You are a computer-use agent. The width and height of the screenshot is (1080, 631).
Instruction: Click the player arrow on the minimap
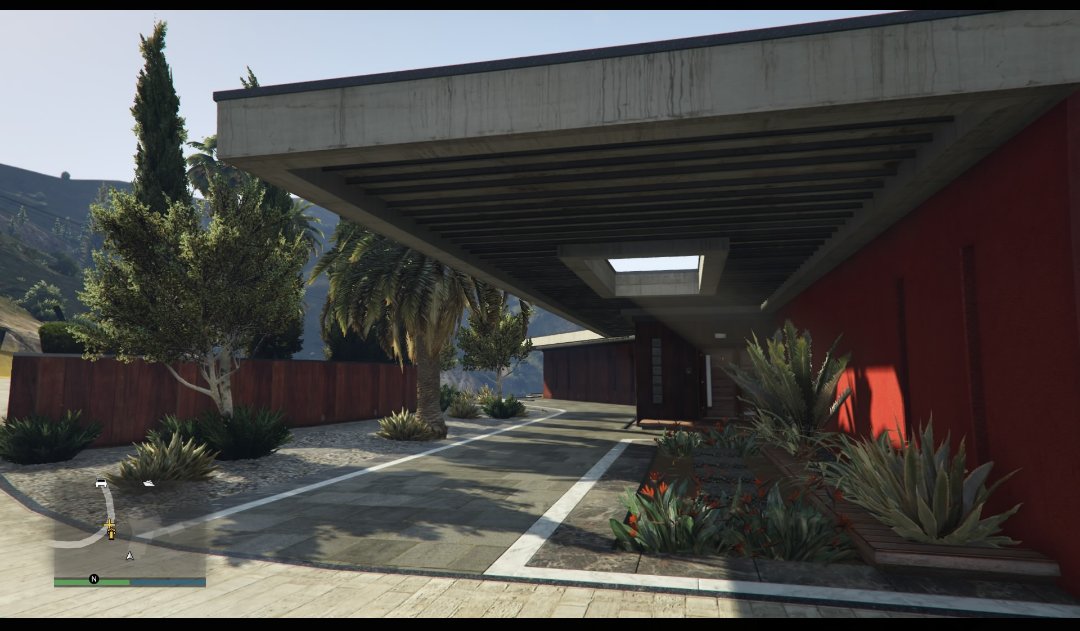[129, 554]
